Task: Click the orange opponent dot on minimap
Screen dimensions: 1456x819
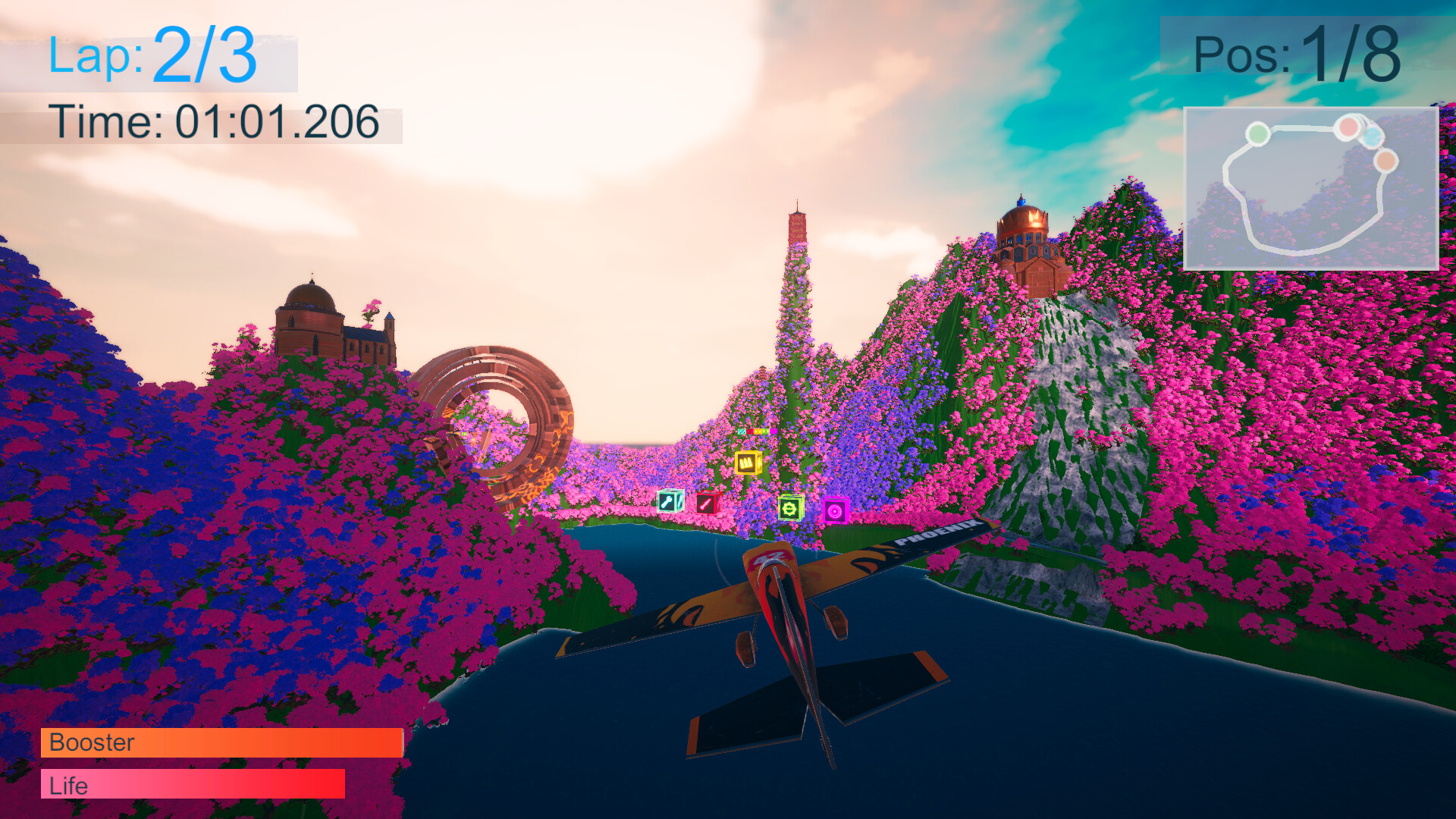Action: tap(1387, 162)
